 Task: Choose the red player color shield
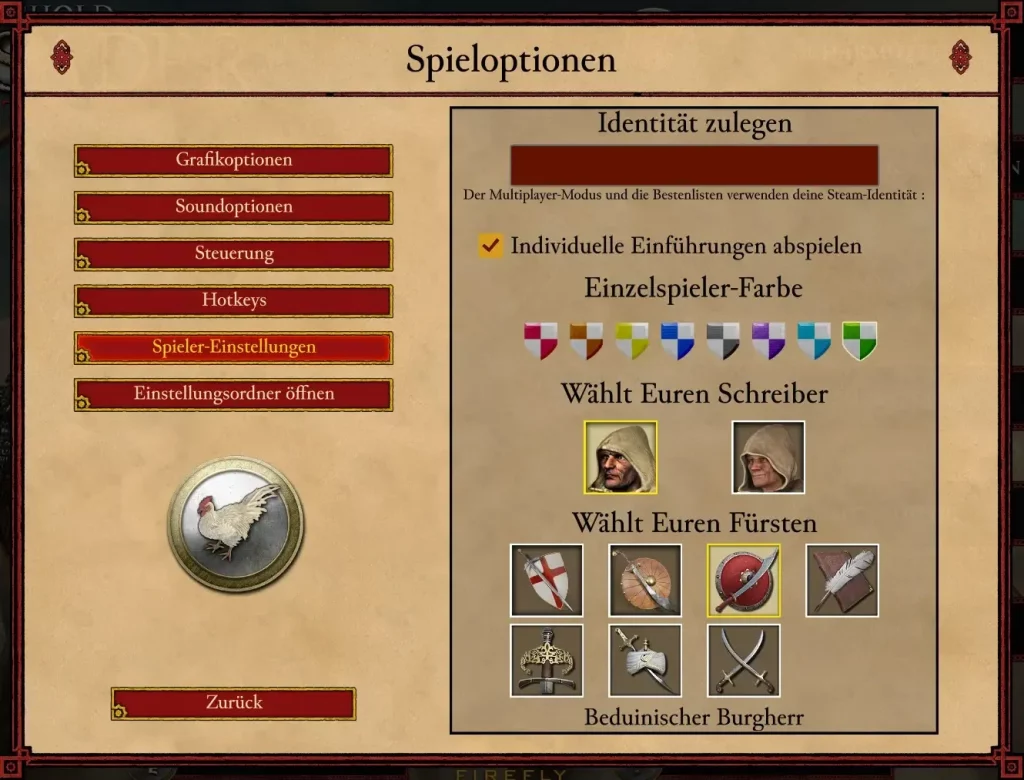tap(541, 340)
